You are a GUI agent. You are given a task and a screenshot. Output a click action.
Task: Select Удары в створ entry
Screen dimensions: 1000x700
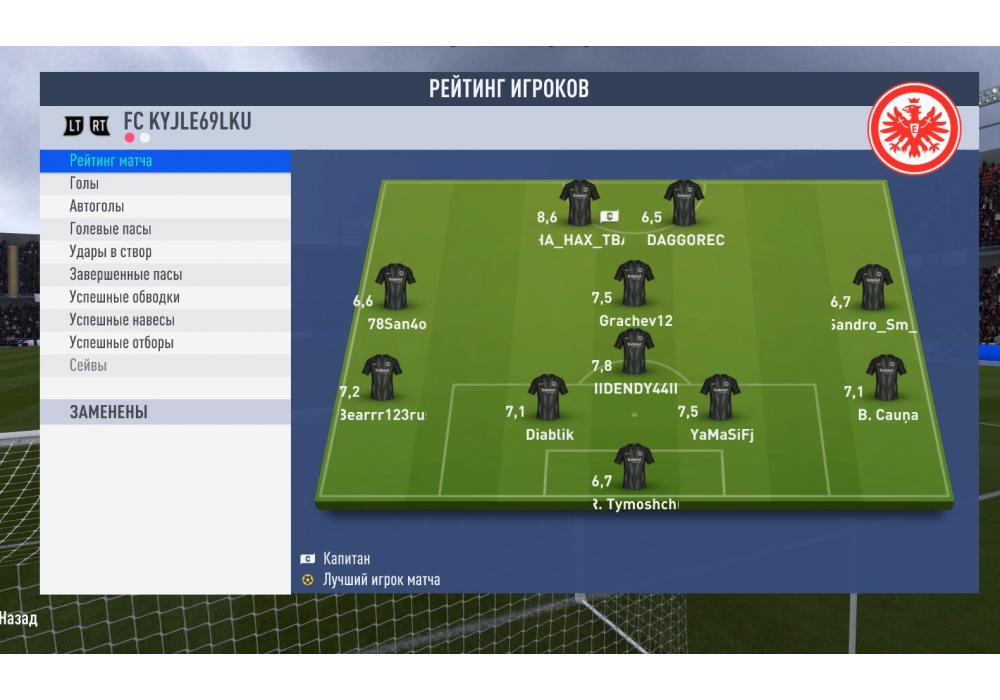(x=110, y=252)
